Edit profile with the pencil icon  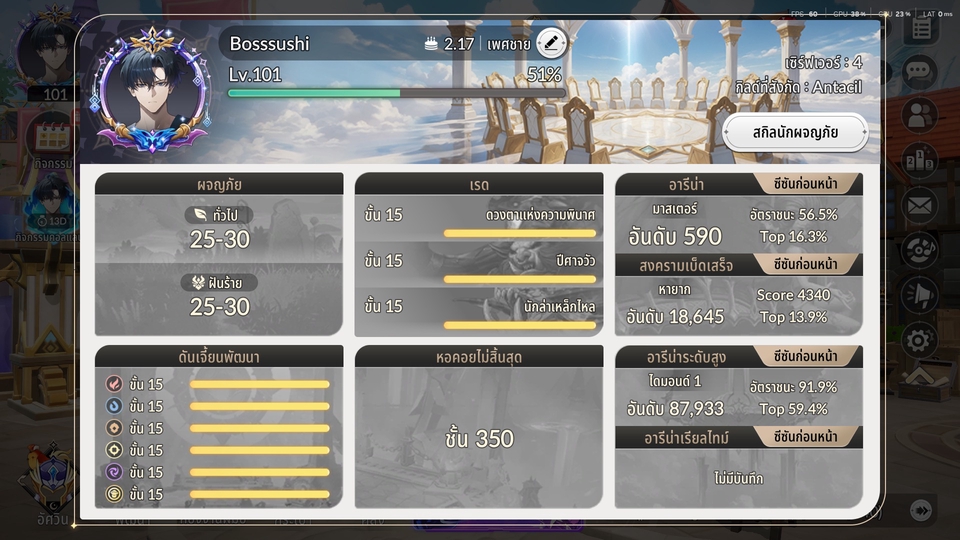pyautogui.click(x=551, y=43)
